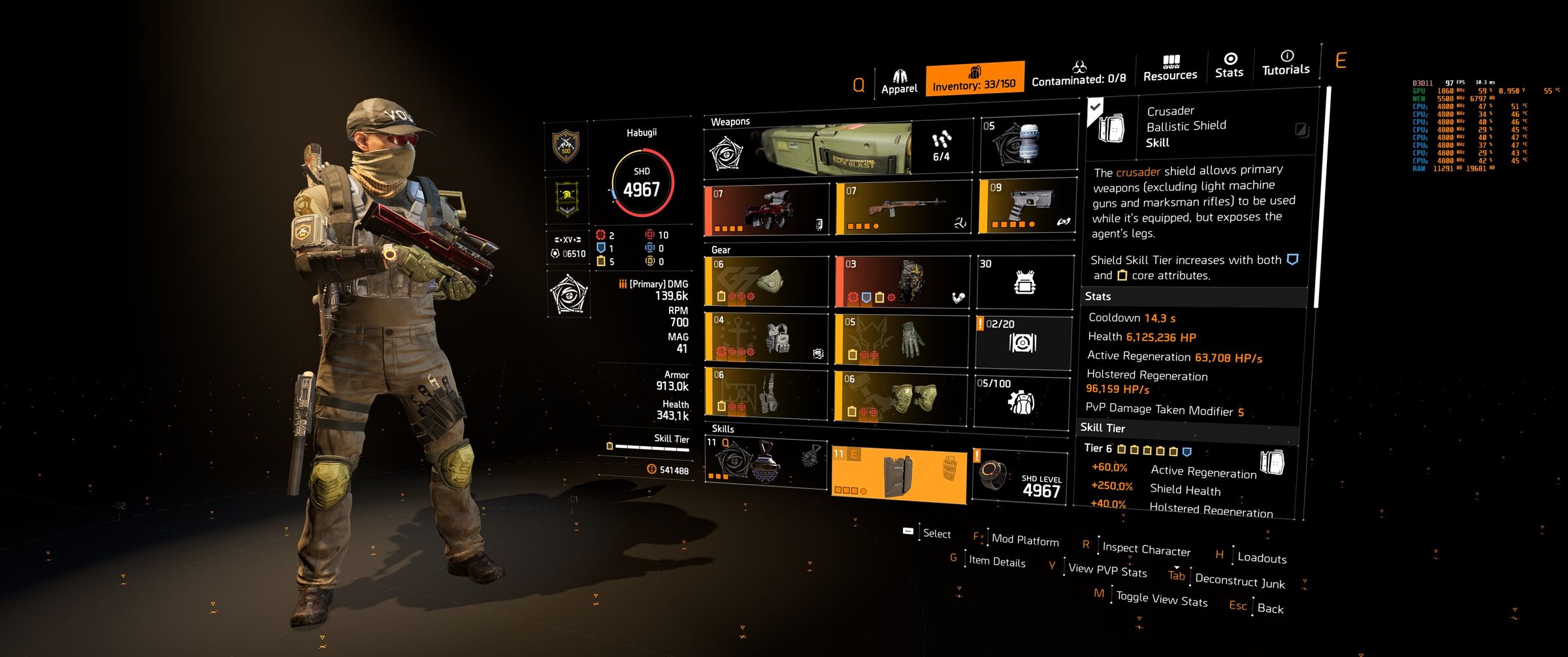Open the Tutorials tab
The image size is (1568, 657).
(1286, 63)
